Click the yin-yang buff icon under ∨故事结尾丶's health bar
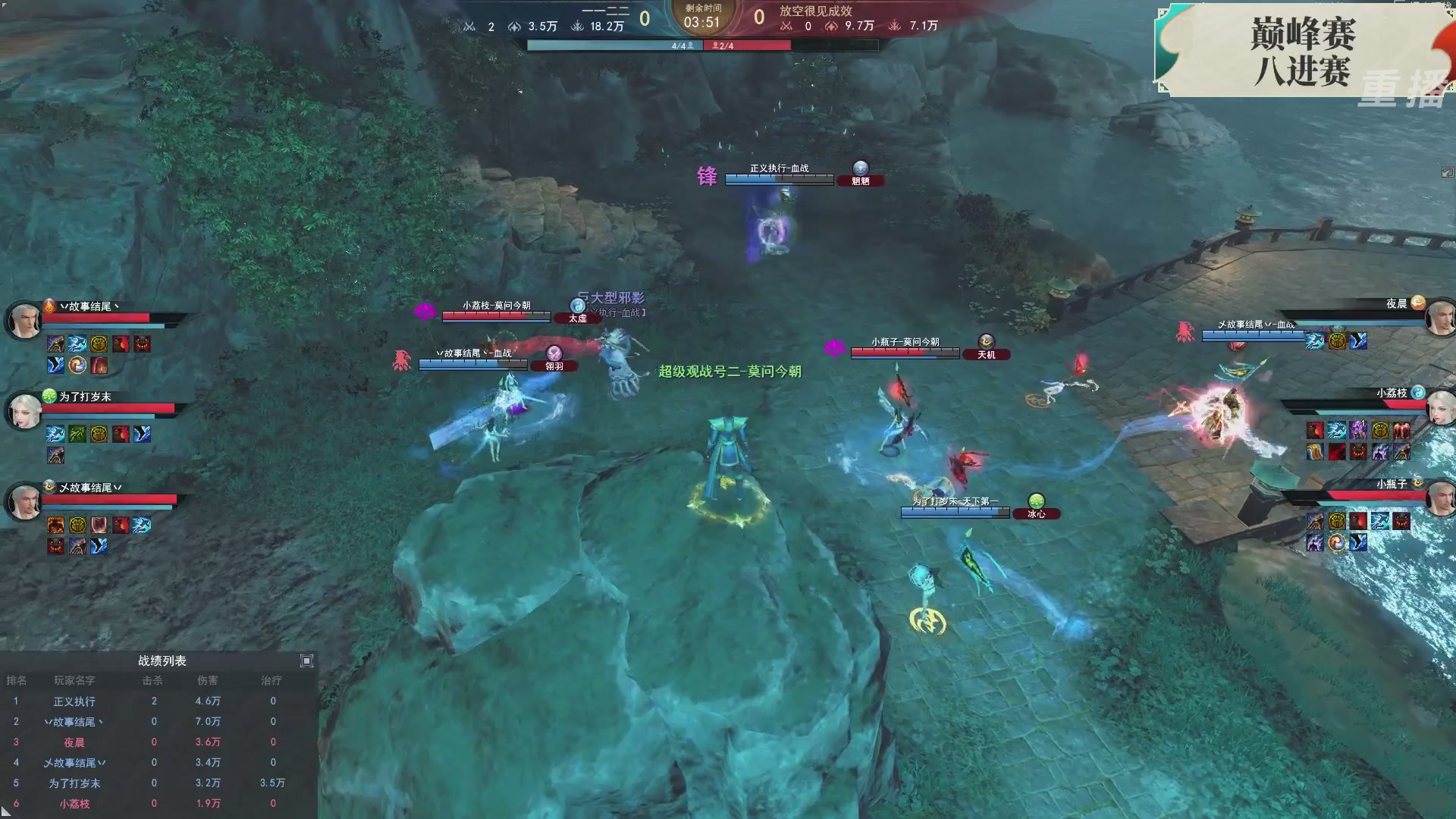The image size is (1456, 819). (x=77, y=365)
